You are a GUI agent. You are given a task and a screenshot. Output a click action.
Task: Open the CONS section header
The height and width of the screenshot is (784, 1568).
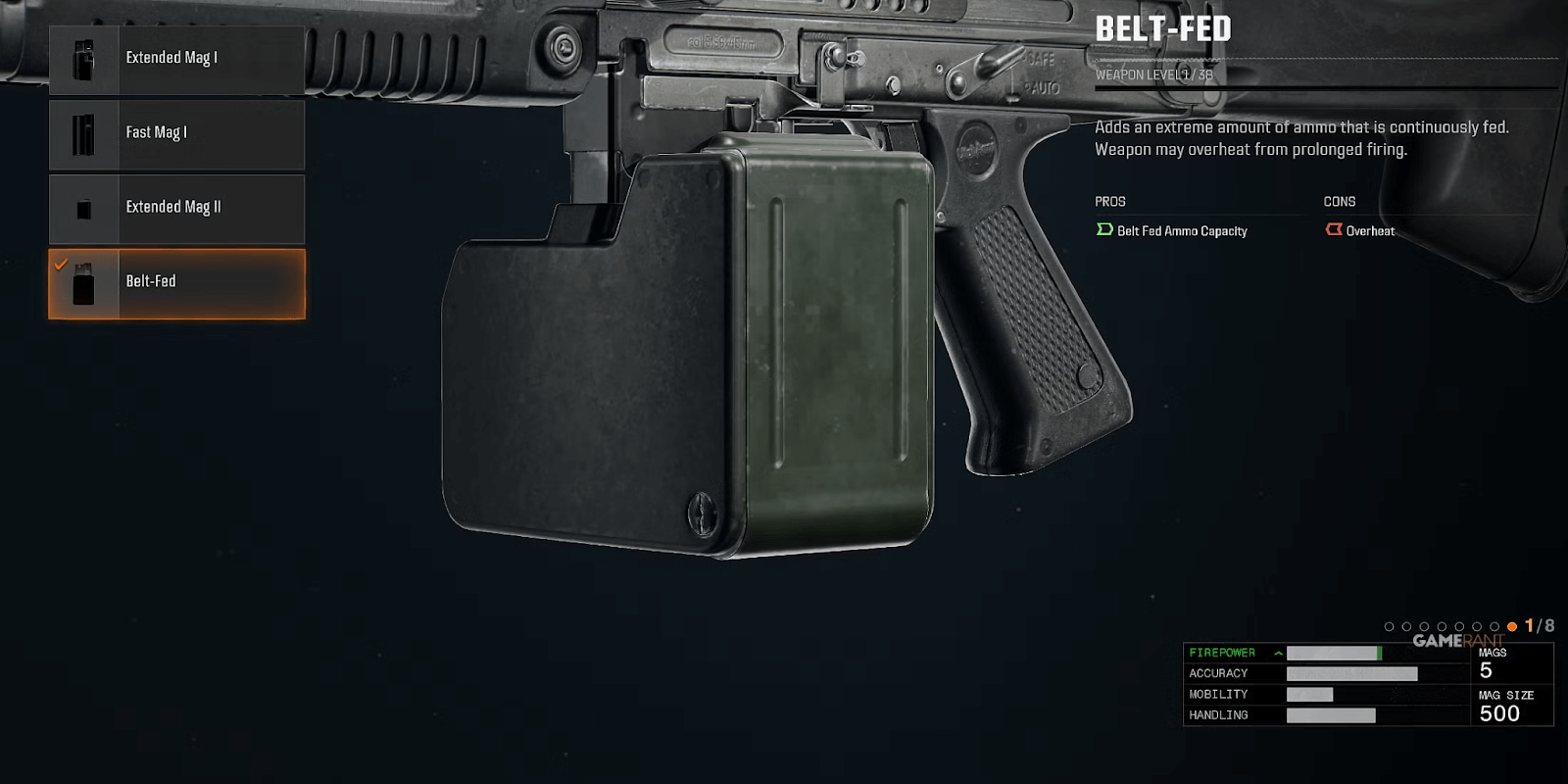coord(1340,201)
